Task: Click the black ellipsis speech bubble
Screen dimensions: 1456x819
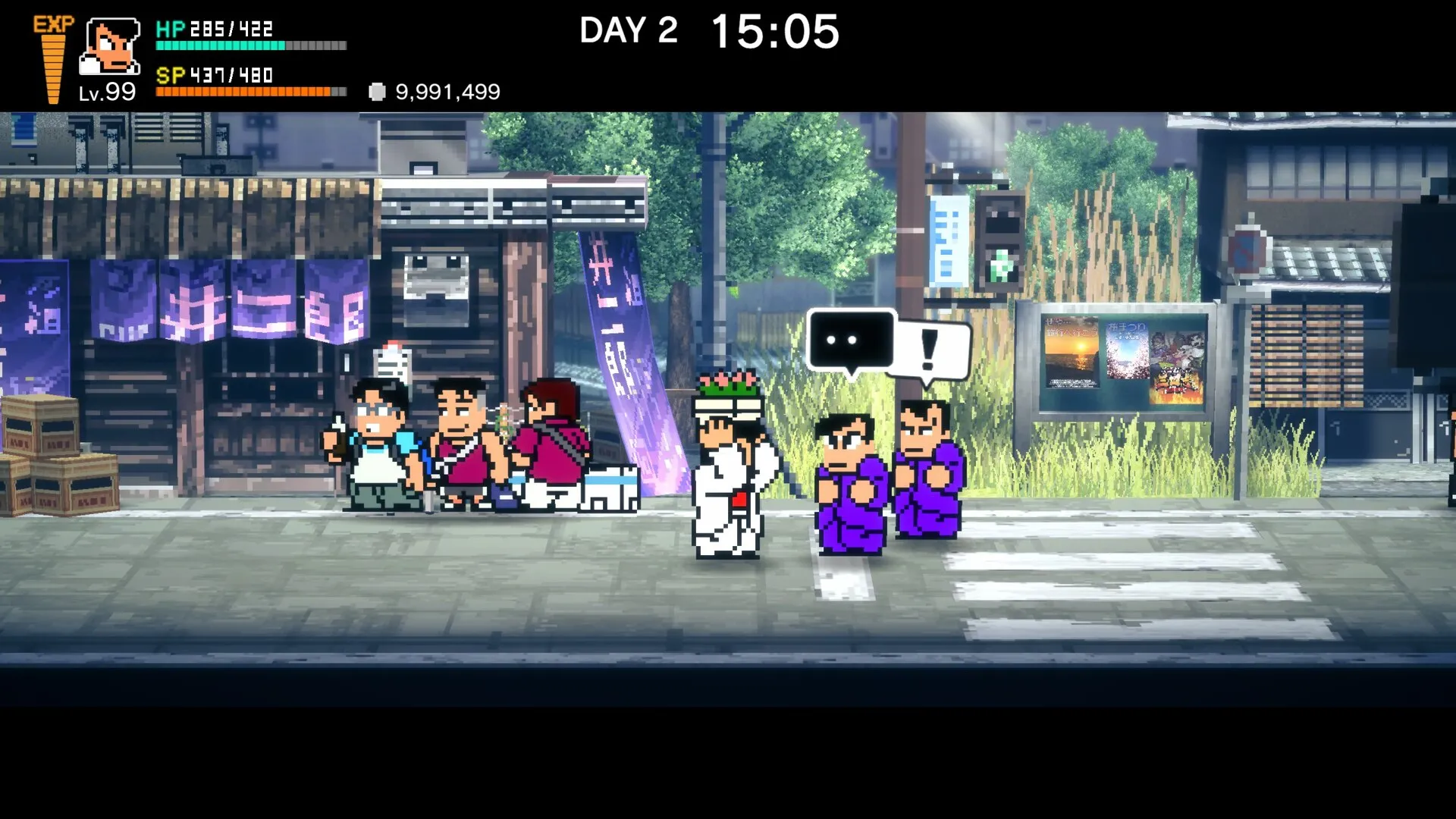Action: pyautogui.click(x=851, y=340)
